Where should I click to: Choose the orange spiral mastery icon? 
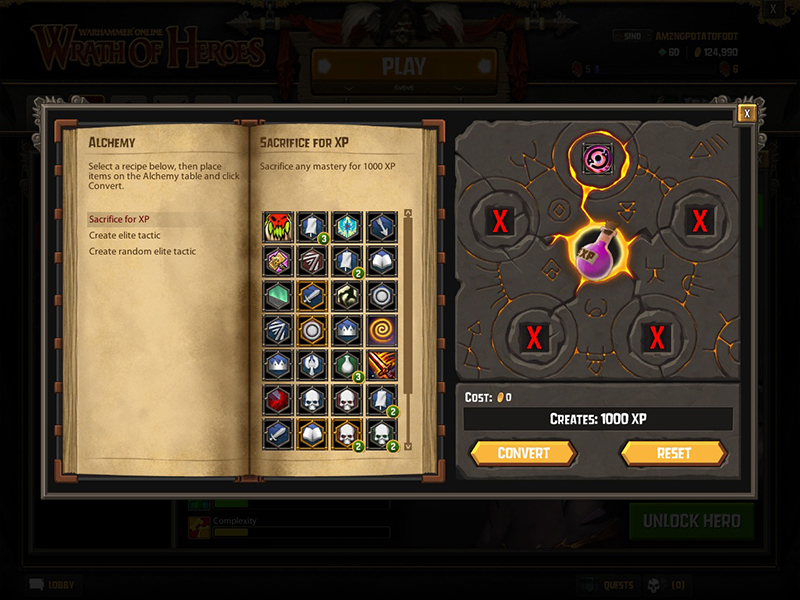(x=379, y=329)
